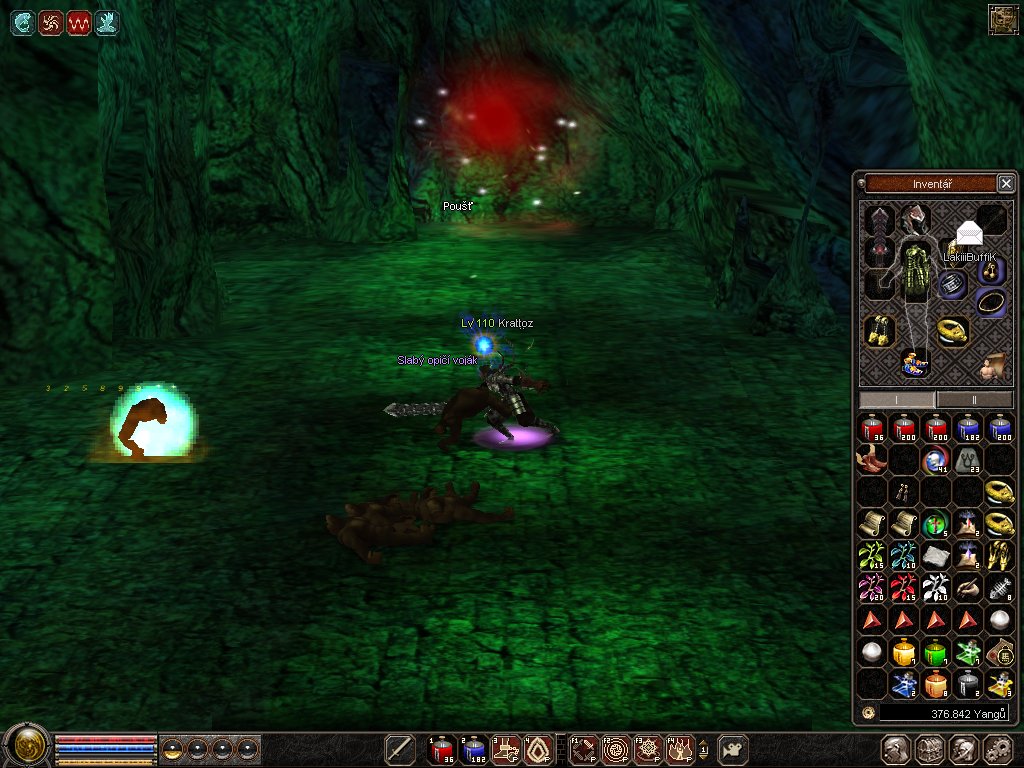Use the blue potion in quickslot 2
The image size is (1024, 768).
click(473, 749)
